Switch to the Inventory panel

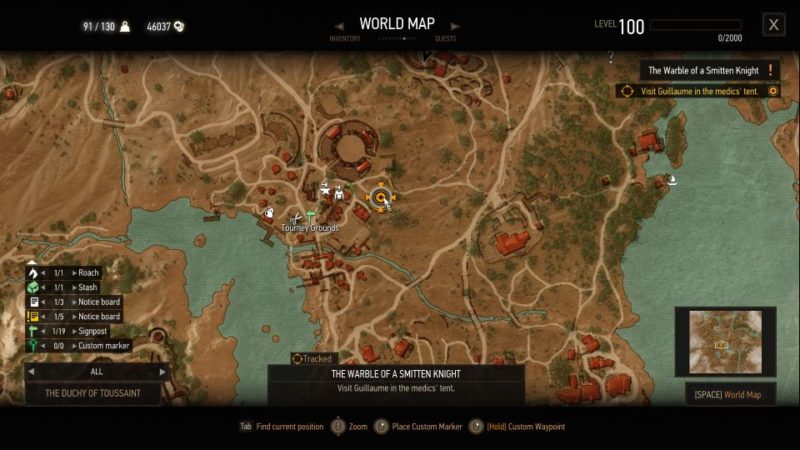(345, 39)
